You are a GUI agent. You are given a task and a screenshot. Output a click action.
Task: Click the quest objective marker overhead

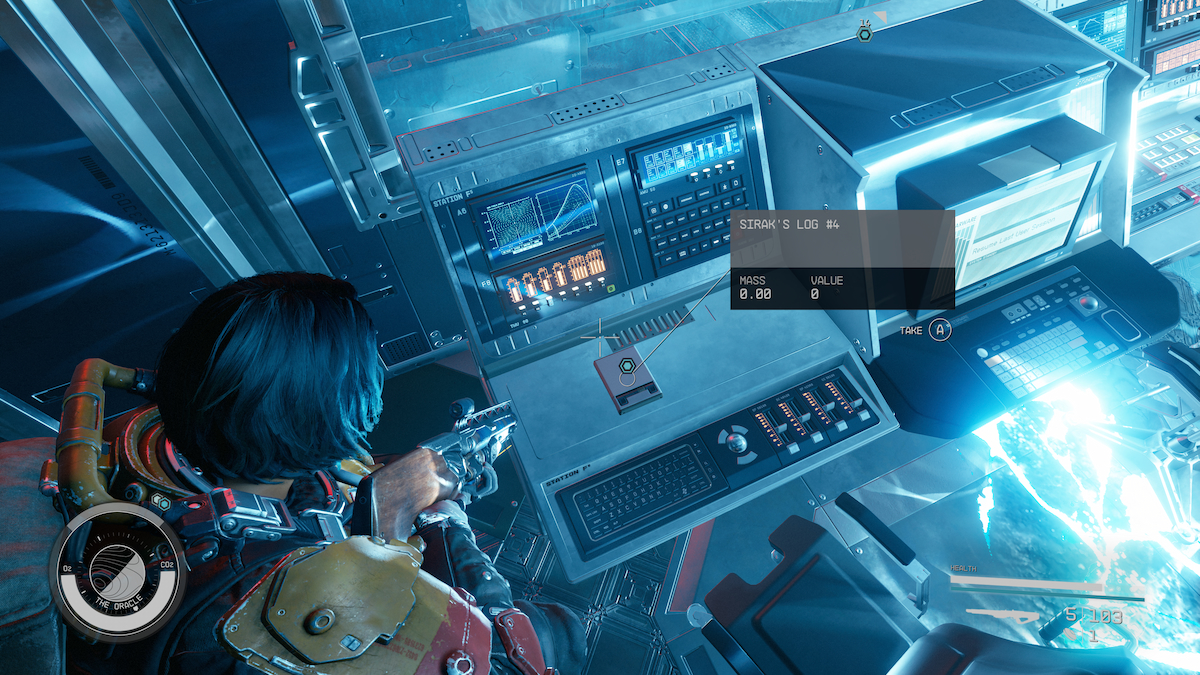click(865, 34)
